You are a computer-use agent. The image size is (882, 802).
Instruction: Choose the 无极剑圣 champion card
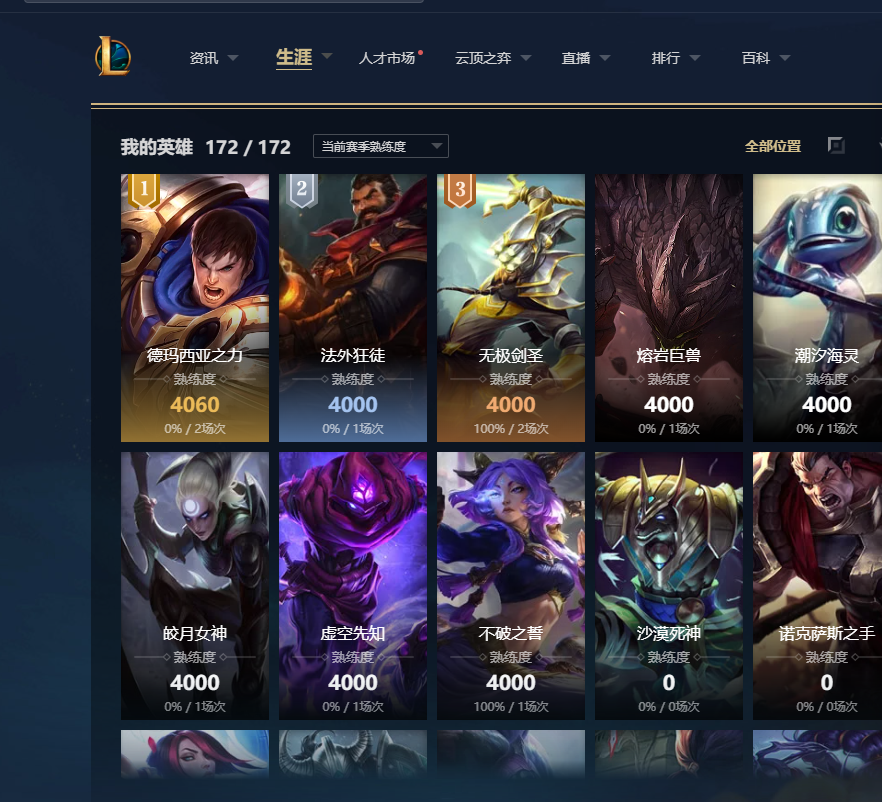pos(511,307)
